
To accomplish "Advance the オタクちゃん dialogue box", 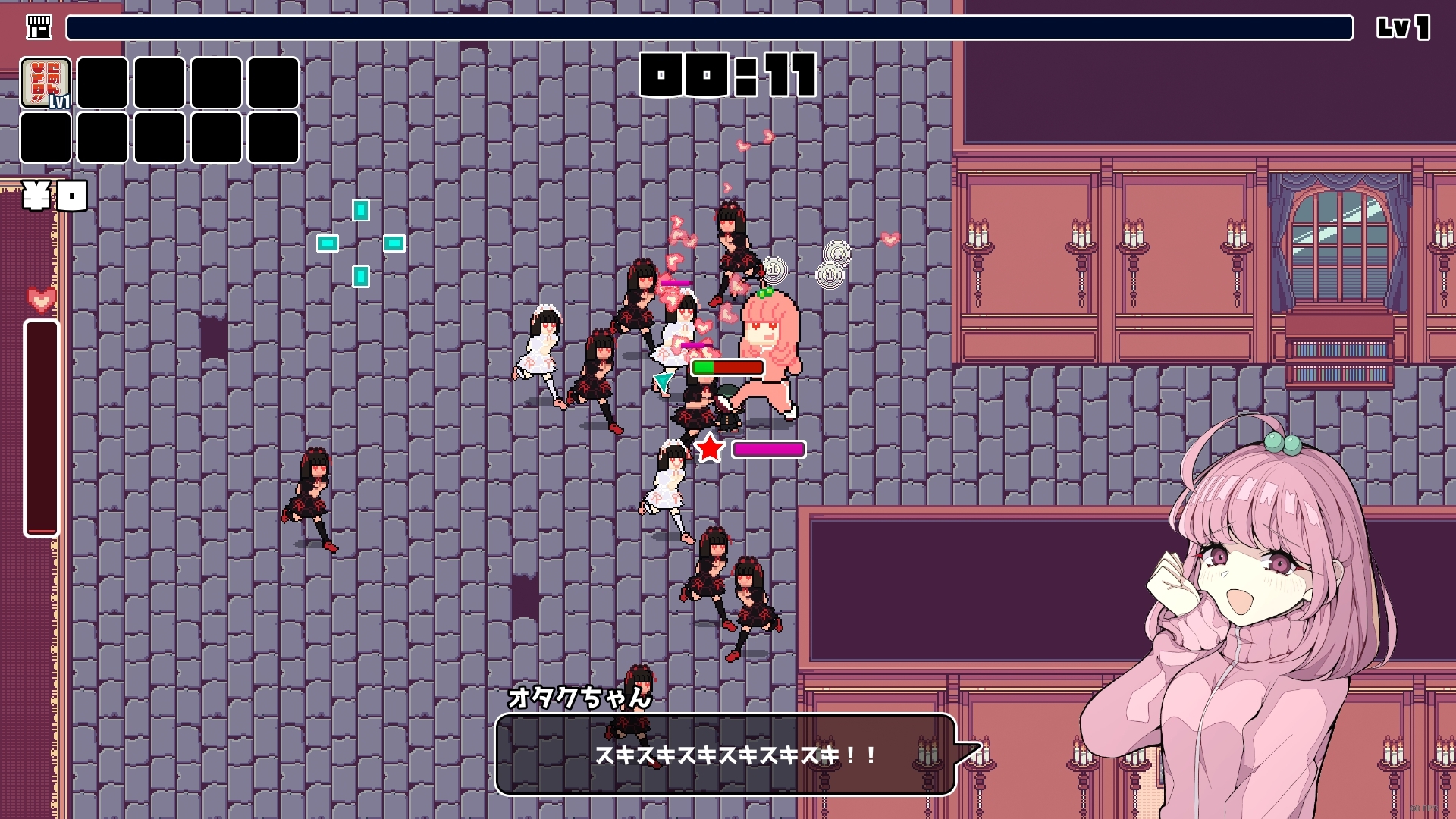I will tap(725, 755).
